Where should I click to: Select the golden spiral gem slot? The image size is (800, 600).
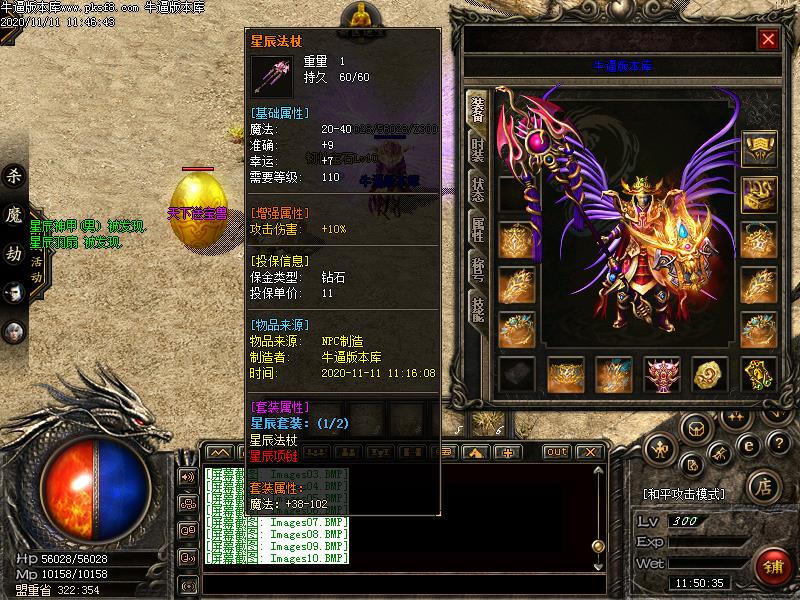(x=710, y=375)
